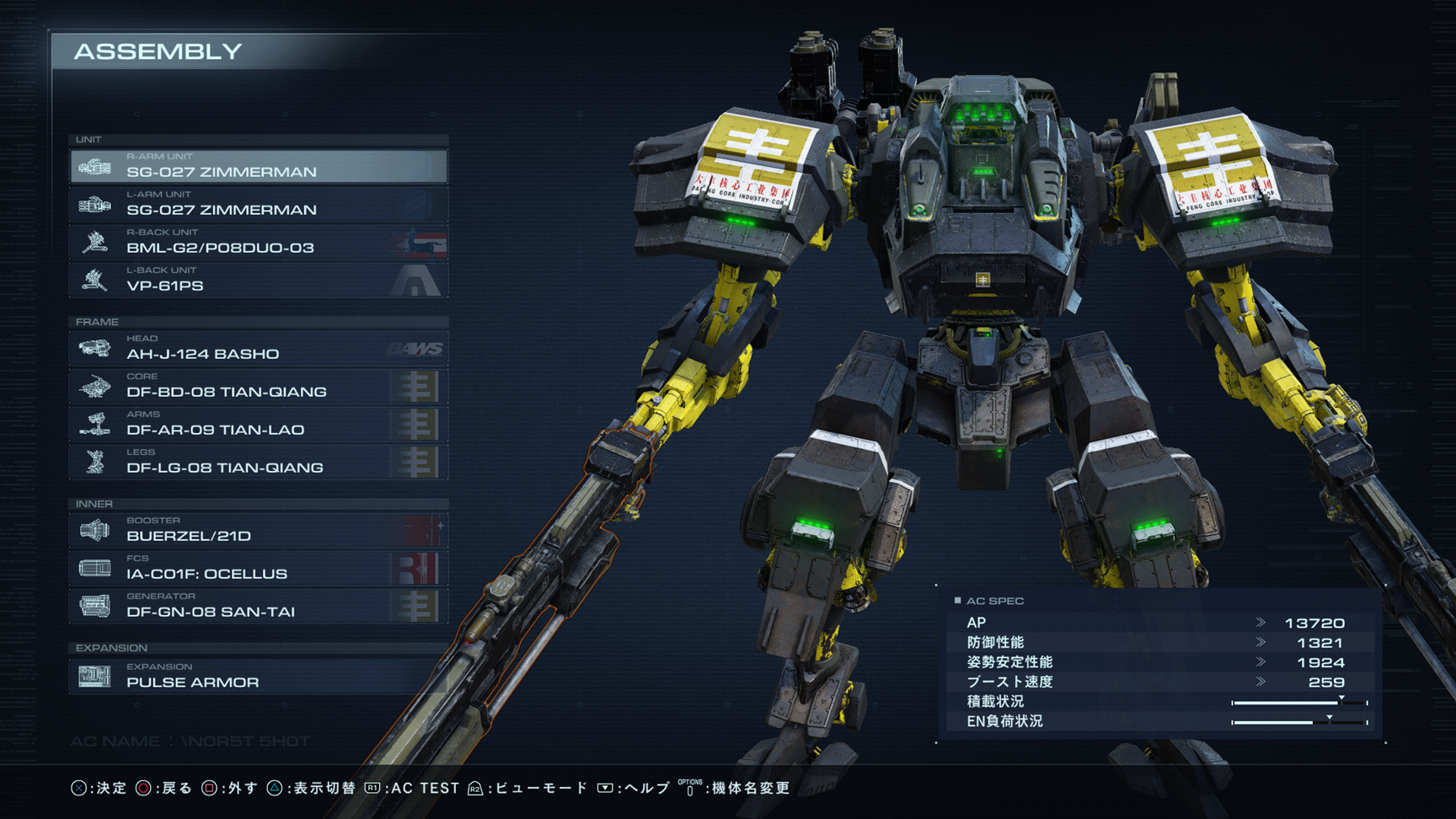Select the R-ARM UNIT SG-027 ZIMMERMAN slot
This screenshot has width=1456, height=819.
click(258, 166)
